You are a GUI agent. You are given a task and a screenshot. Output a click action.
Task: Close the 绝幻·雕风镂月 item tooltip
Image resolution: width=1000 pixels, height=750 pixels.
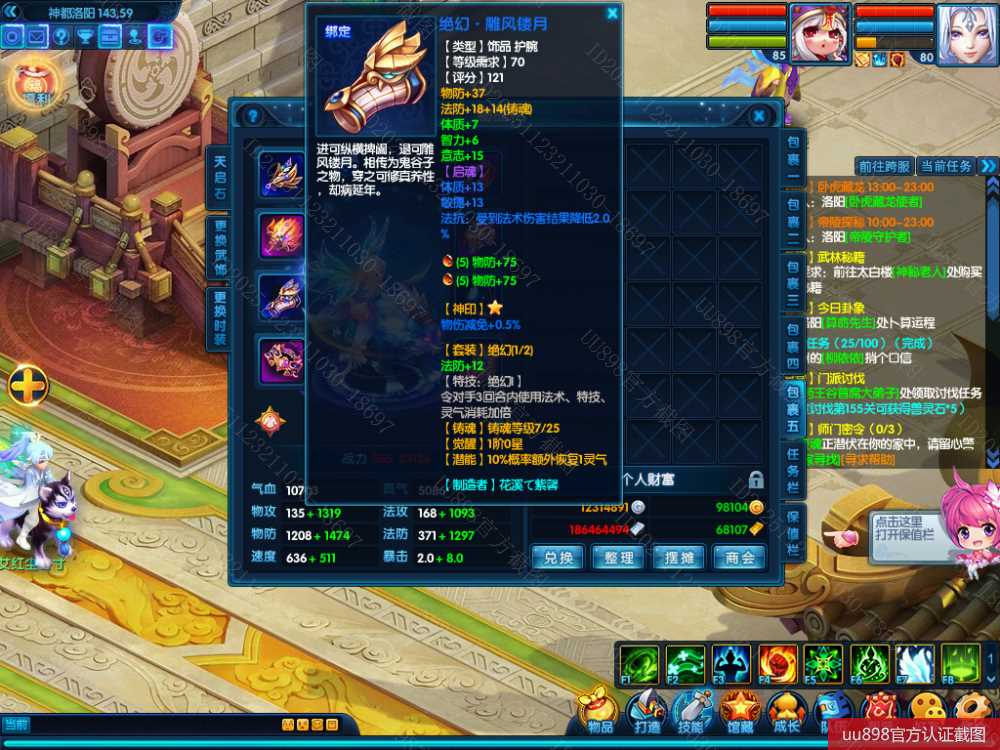click(612, 14)
